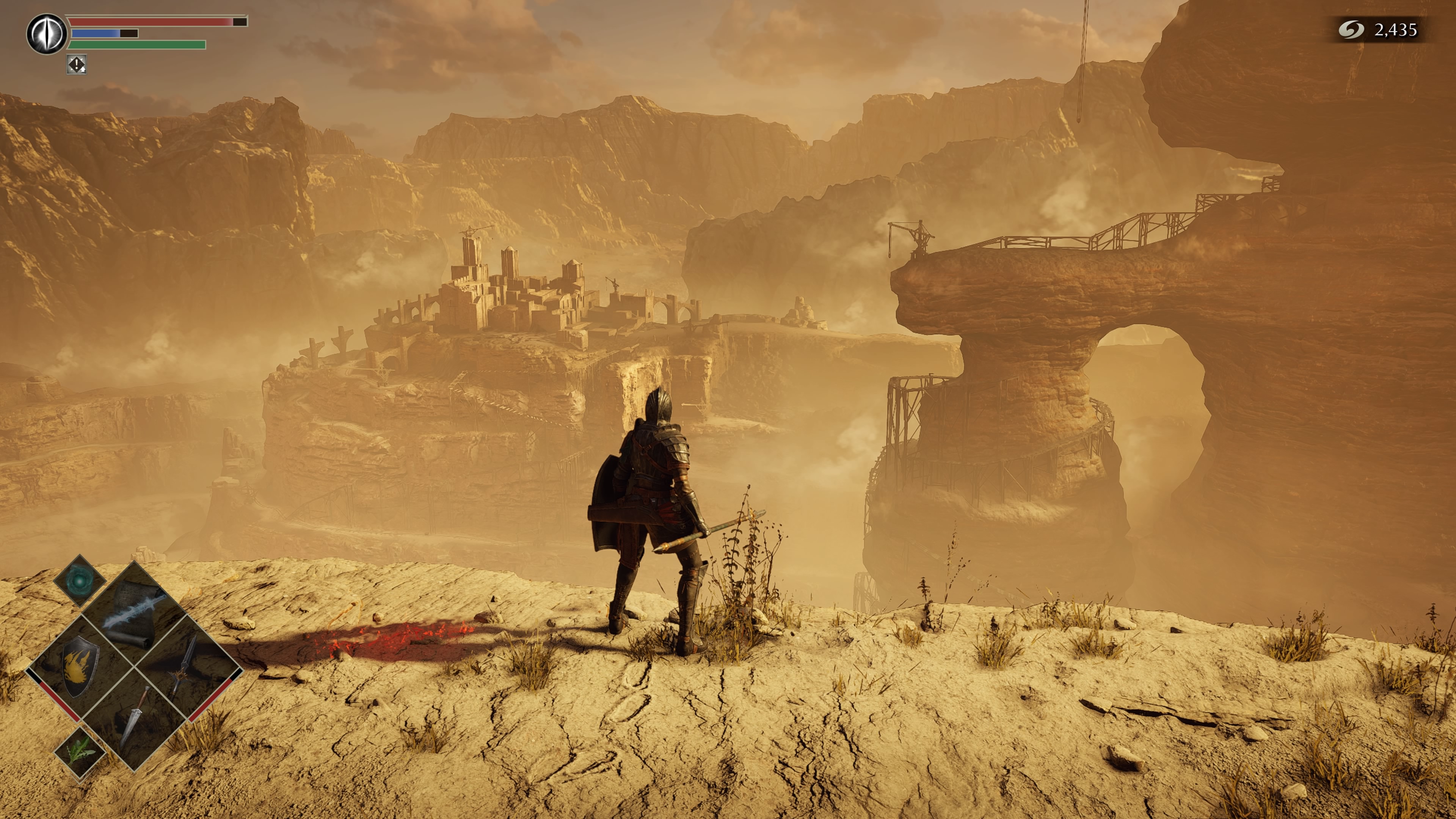Inspect the exclamation mark status effect icon

(76, 64)
